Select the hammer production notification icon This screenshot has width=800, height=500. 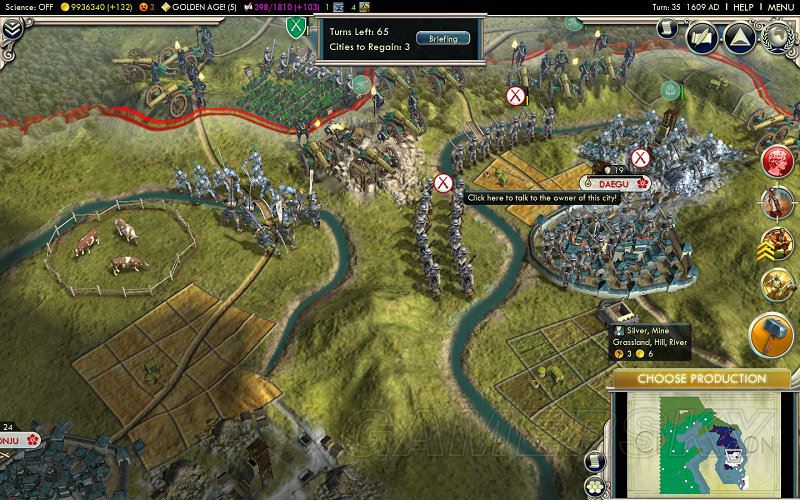click(773, 329)
